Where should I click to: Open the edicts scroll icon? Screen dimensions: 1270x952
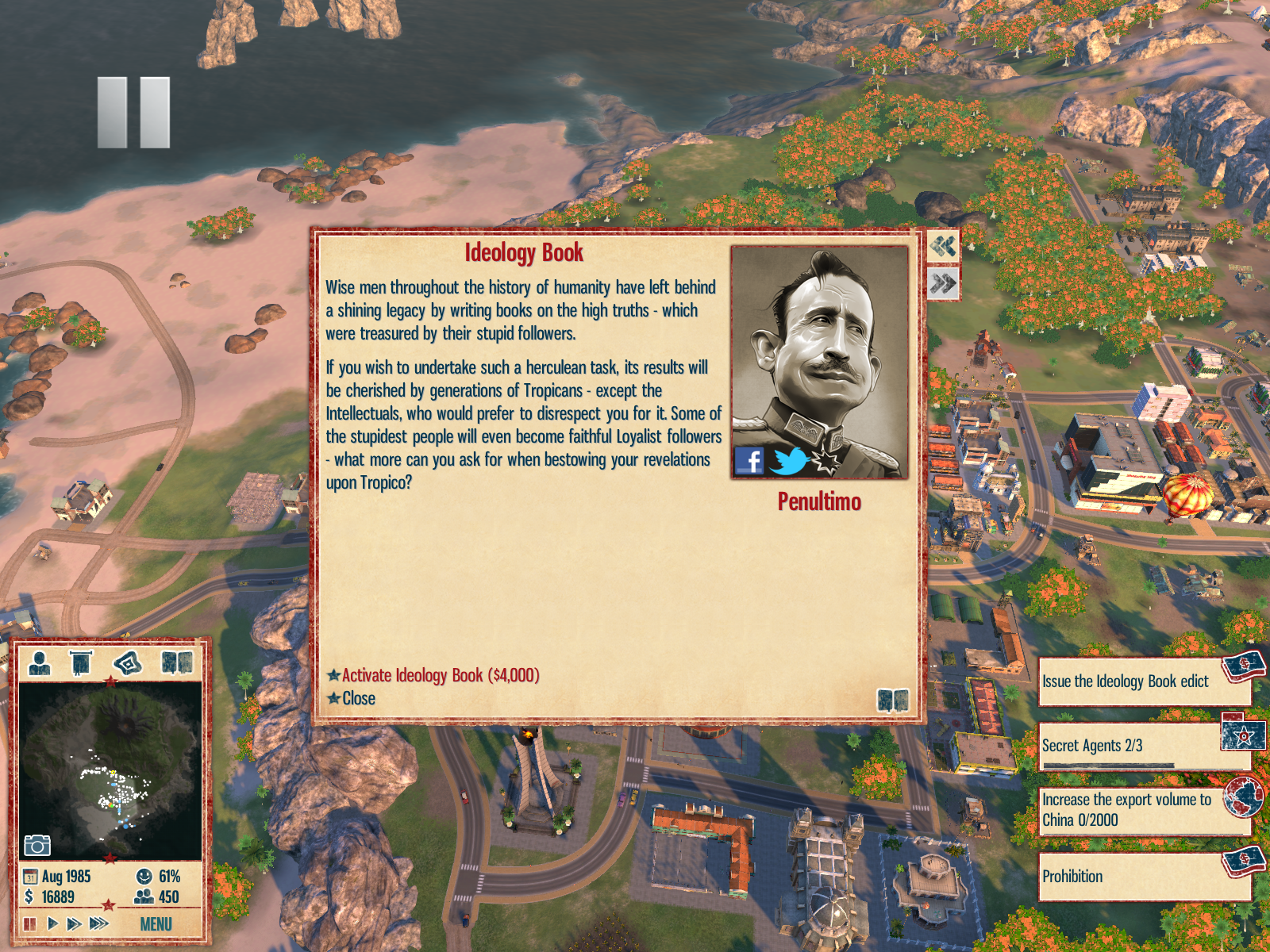coord(81,662)
